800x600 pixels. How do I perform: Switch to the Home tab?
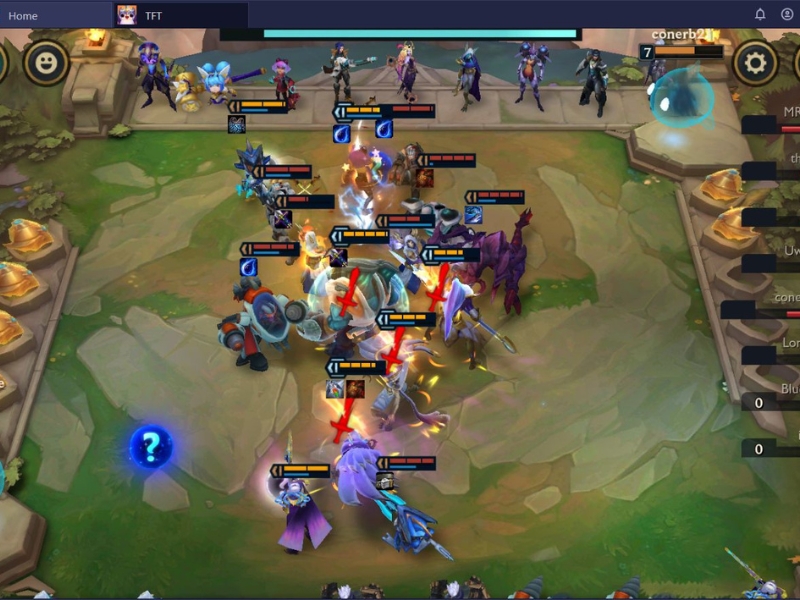(23, 15)
